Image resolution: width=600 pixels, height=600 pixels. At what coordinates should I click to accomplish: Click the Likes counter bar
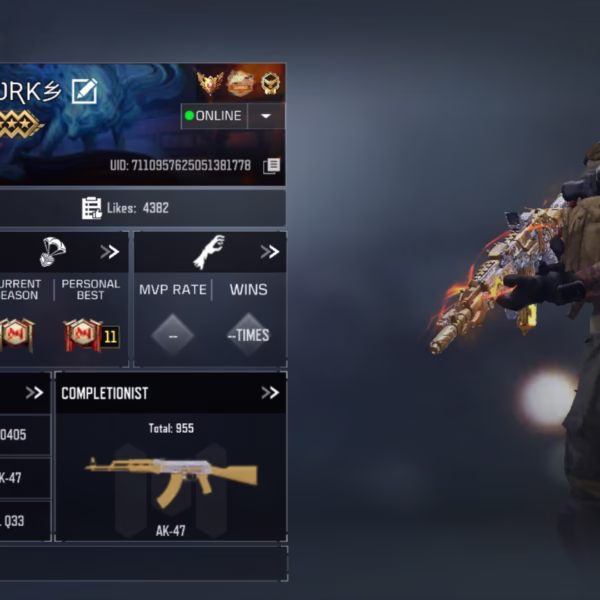126,208
